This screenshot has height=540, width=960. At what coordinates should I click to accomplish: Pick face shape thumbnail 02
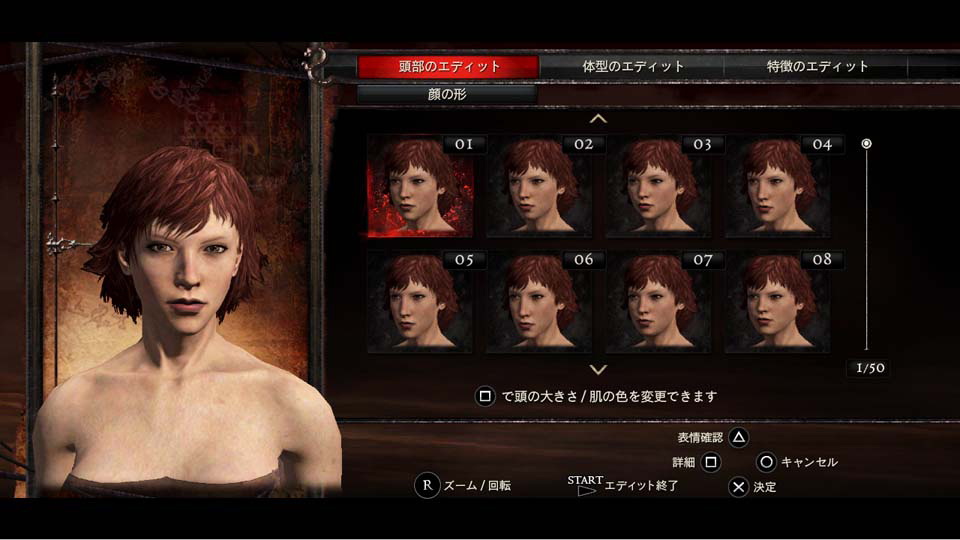pyautogui.click(x=539, y=186)
